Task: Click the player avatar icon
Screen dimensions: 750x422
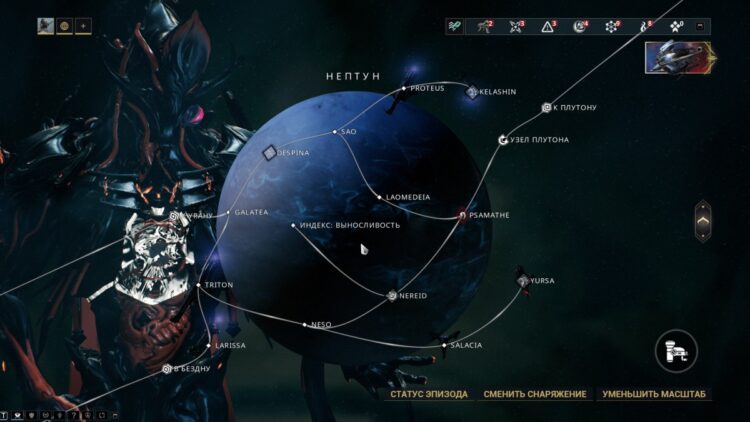Action: 46,26
